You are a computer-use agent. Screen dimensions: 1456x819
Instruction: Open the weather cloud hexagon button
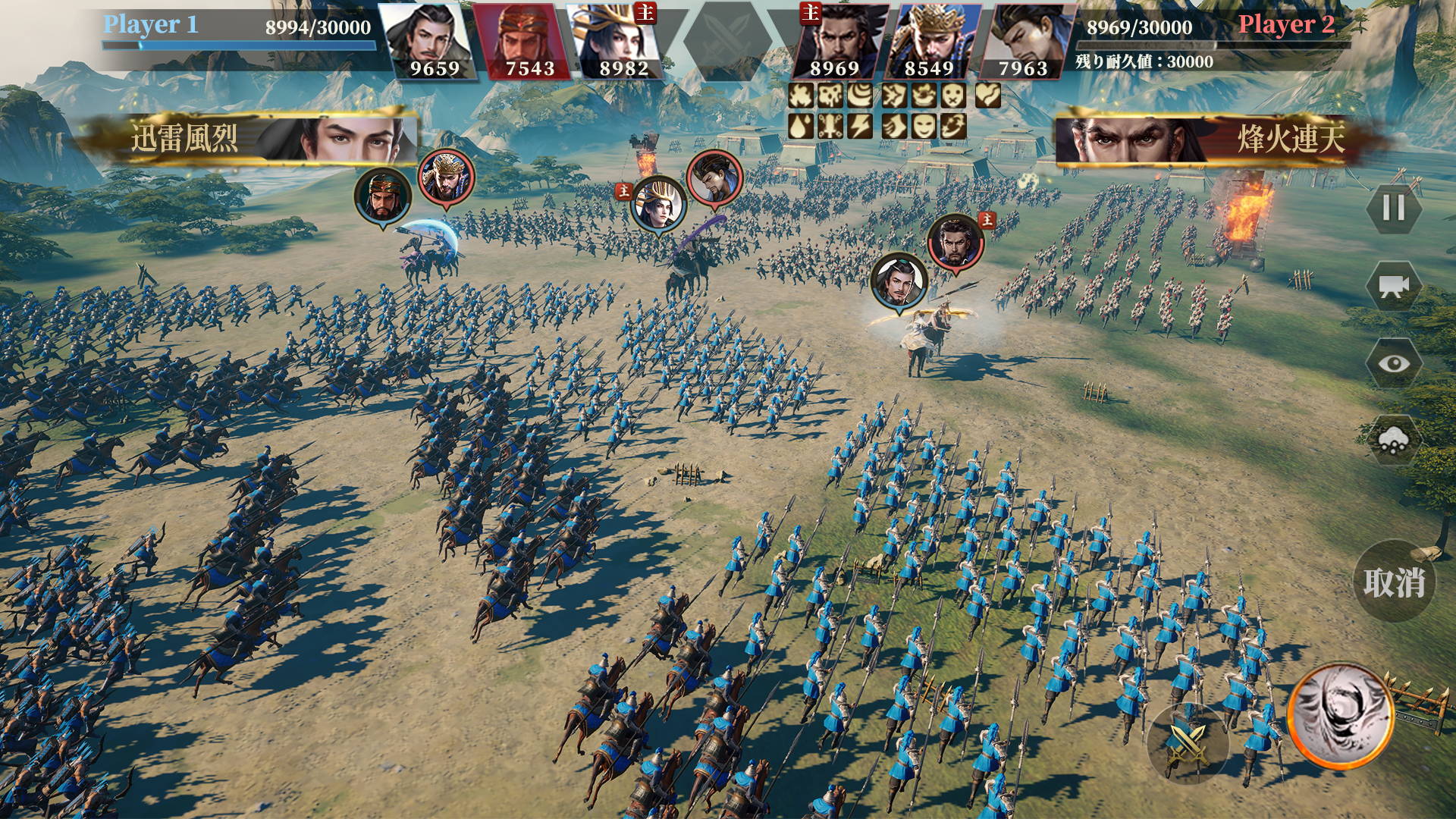(x=1393, y=441)
